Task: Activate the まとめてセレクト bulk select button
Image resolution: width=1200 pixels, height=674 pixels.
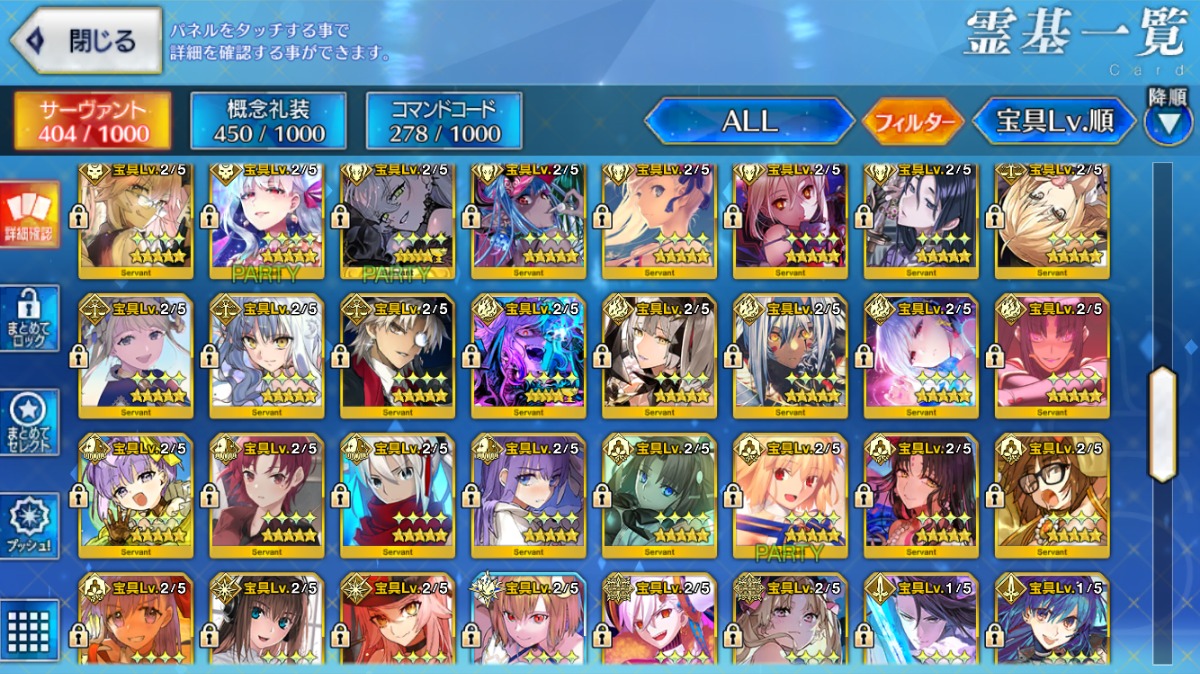Action: coord(29,422)
